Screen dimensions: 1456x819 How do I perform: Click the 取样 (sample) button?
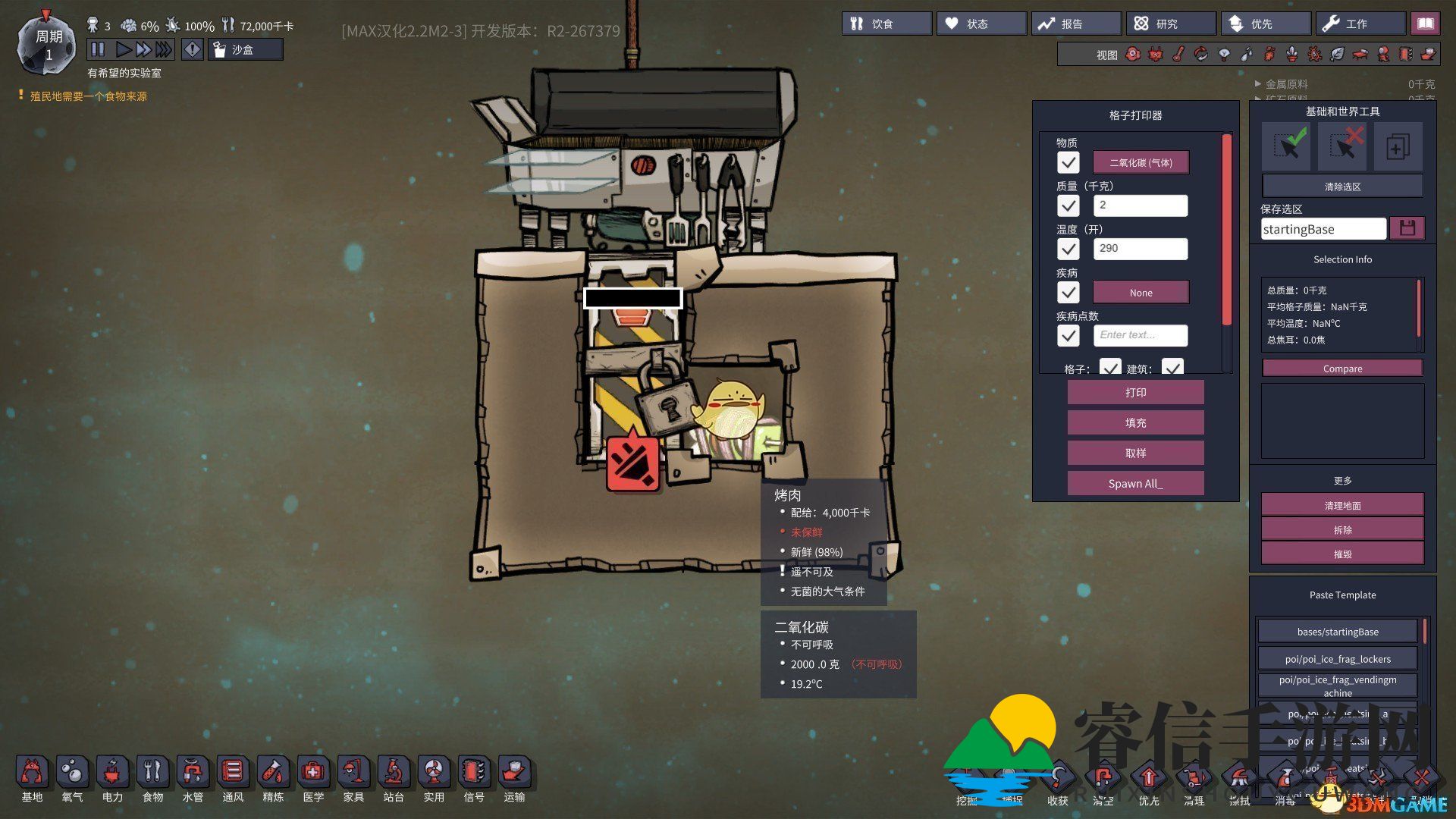1135,453
